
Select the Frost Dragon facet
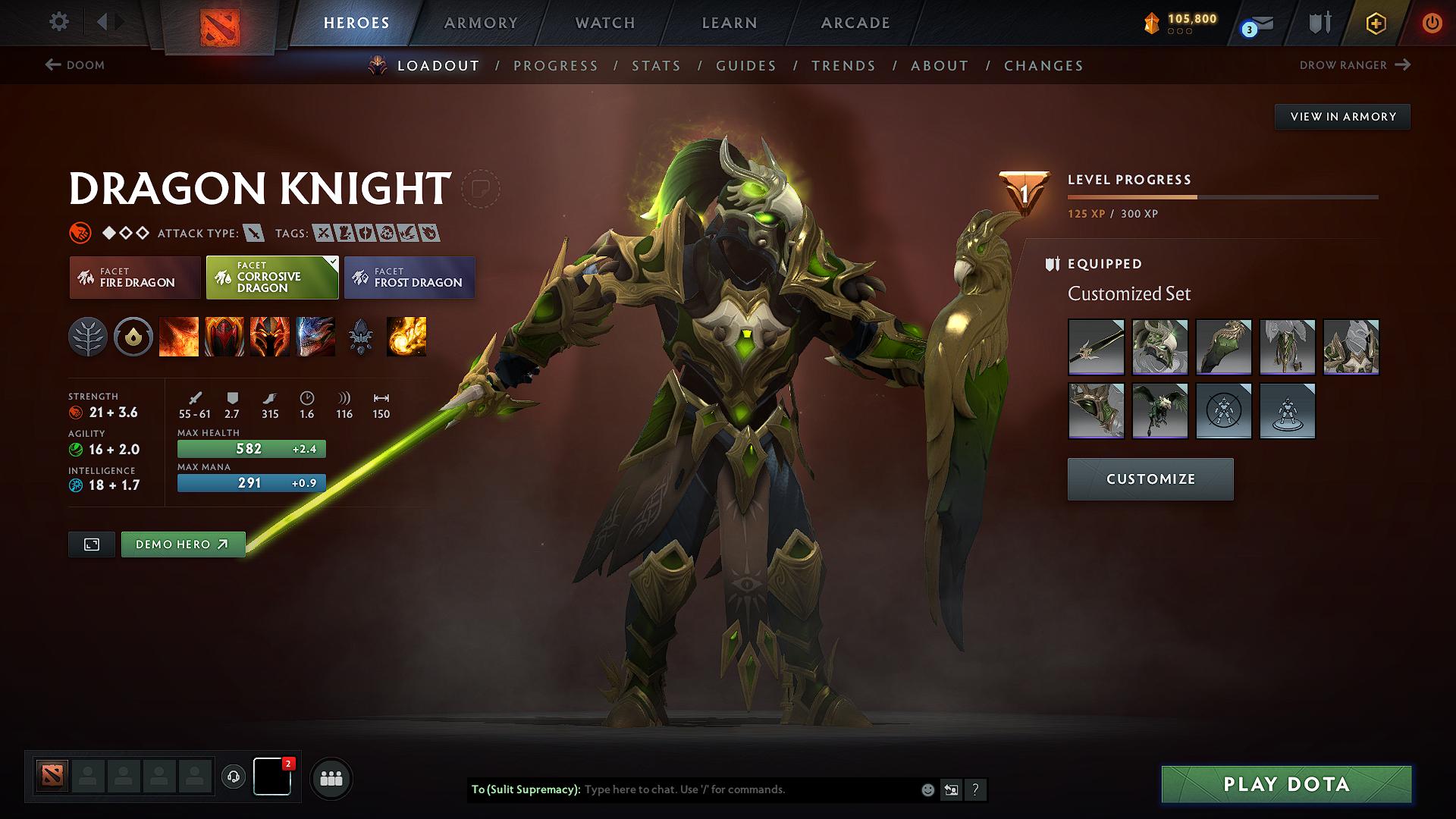(409, 278)
